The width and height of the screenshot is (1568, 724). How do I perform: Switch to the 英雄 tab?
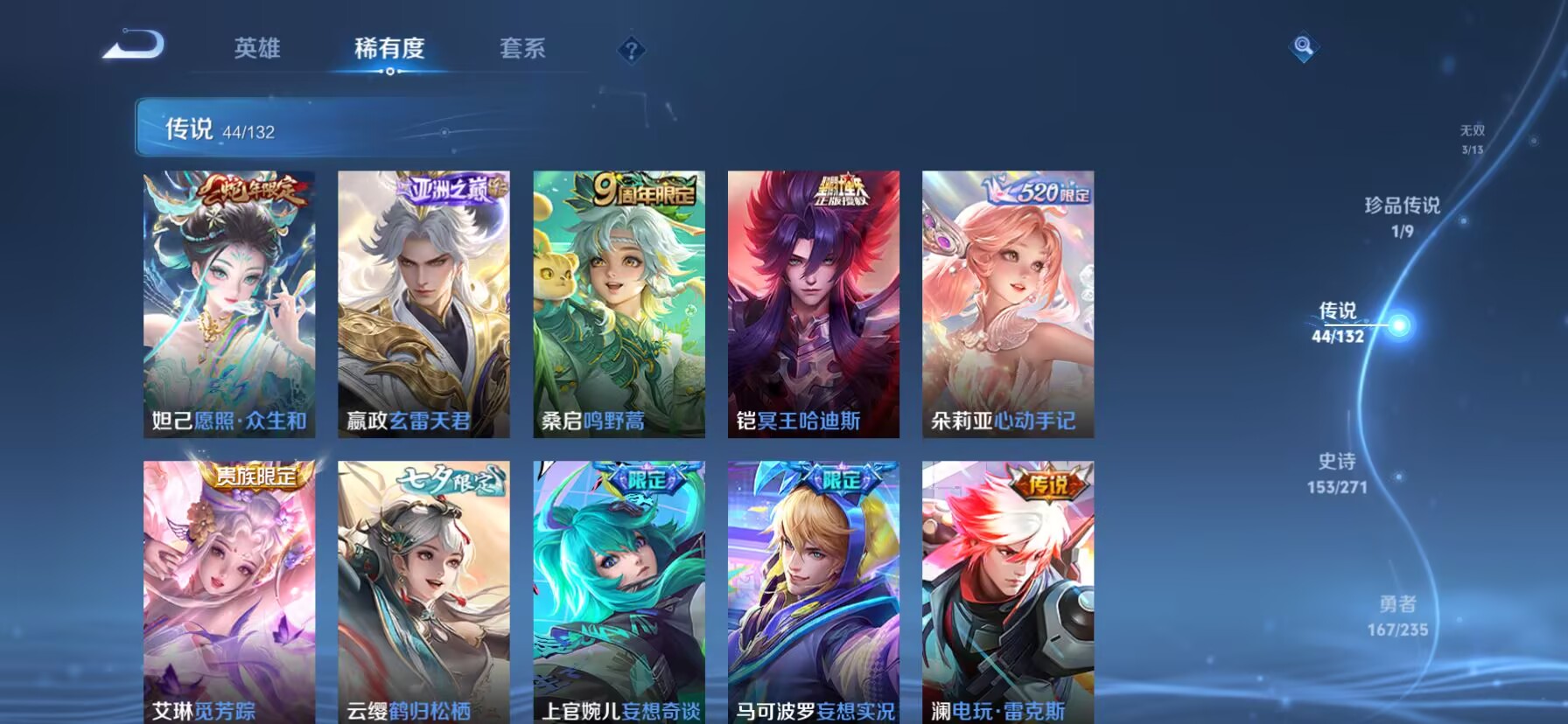pos(256,49)
